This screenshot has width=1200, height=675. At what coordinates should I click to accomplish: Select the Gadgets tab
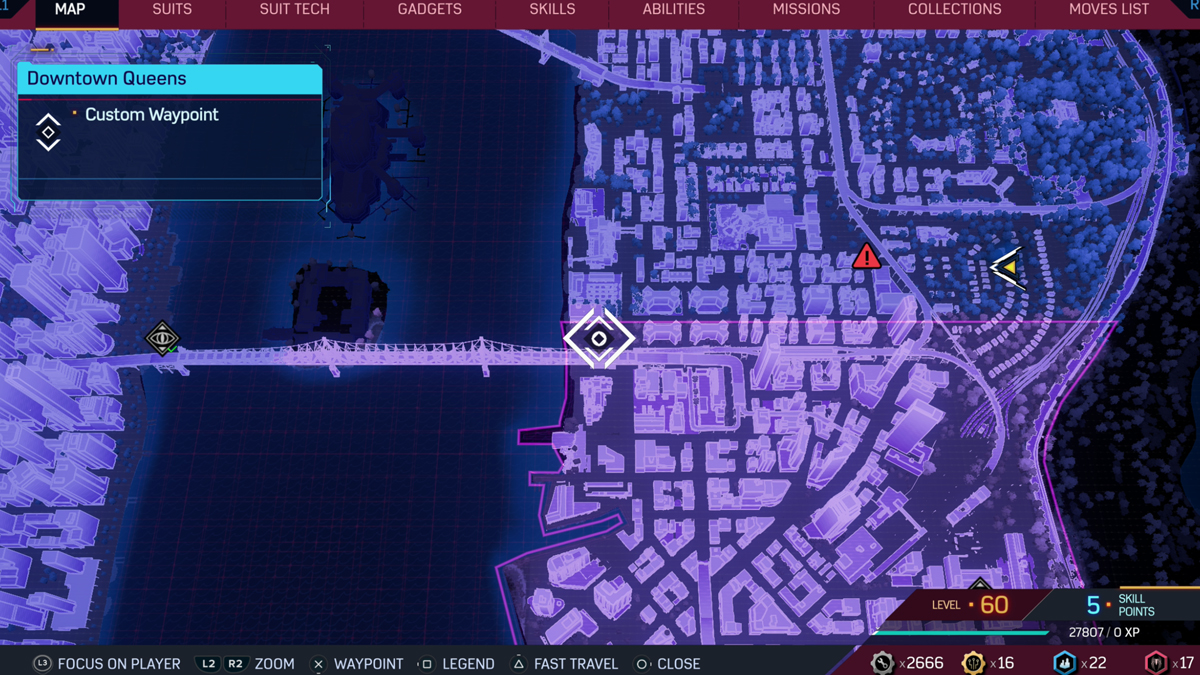click(x=429, y=10)
